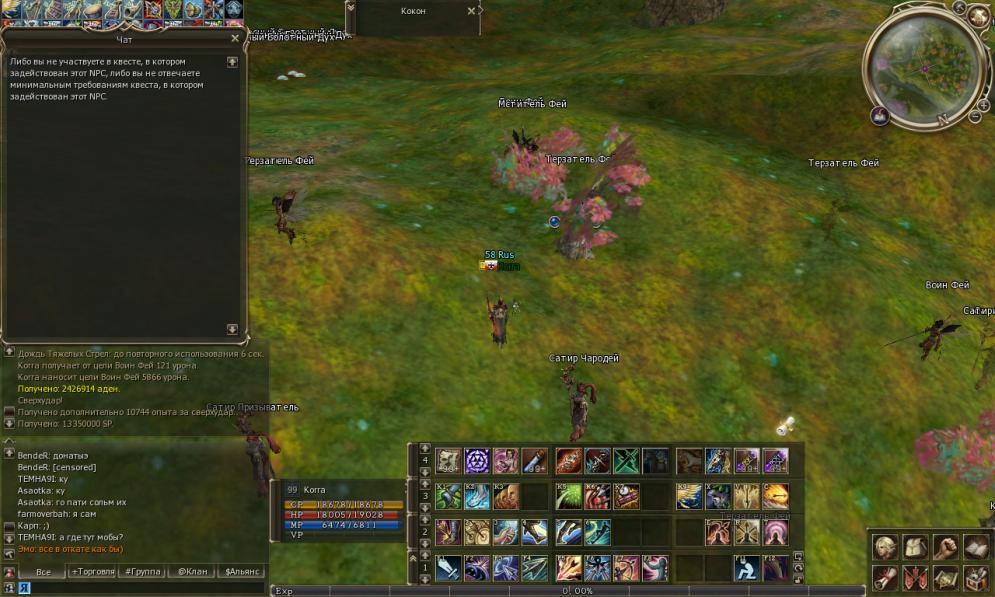This screenshot has width=995, height=597.
Task: Use the sitting figure action on F11
Action: coord(746,568)
